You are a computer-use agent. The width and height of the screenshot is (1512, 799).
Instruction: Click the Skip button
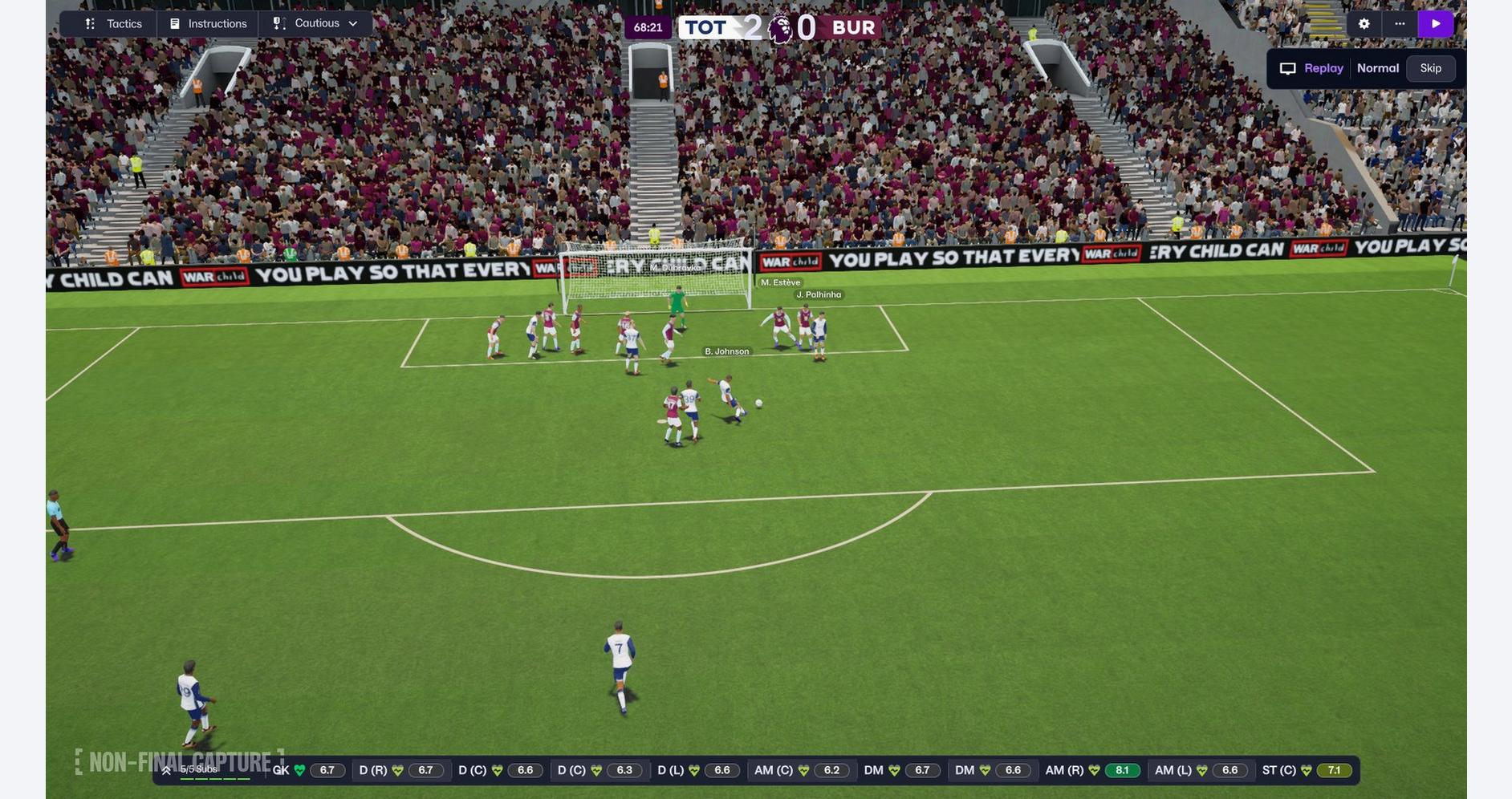[x=1431, y=67]
